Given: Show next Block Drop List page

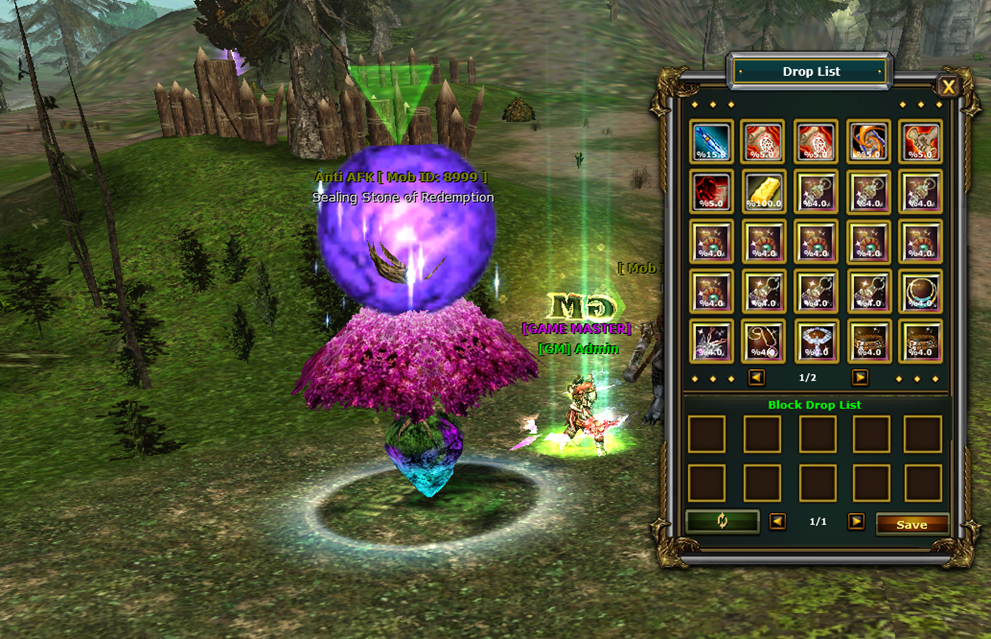Looking at the screenshot, I should tap(856, 522).
